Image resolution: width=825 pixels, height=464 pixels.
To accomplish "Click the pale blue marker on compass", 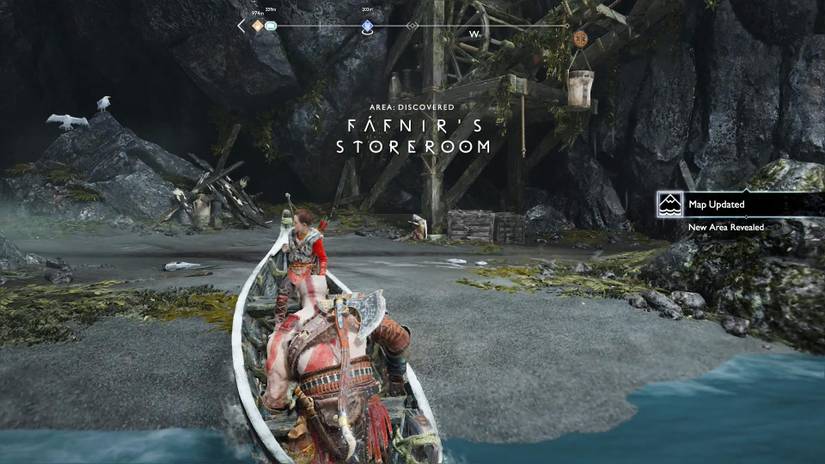I will click(x=272, y=26).
